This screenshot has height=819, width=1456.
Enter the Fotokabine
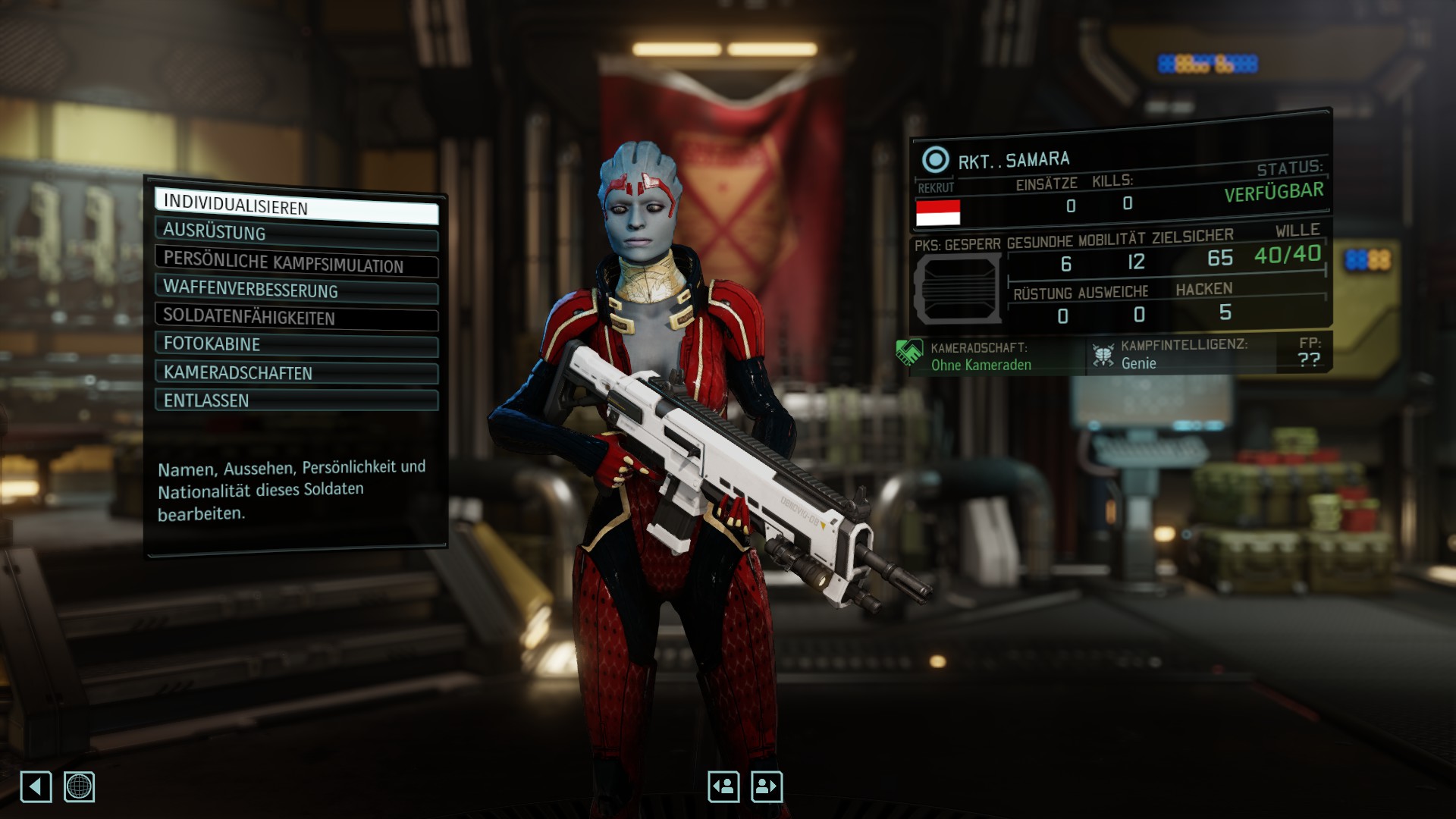click(x=296, y=344)
